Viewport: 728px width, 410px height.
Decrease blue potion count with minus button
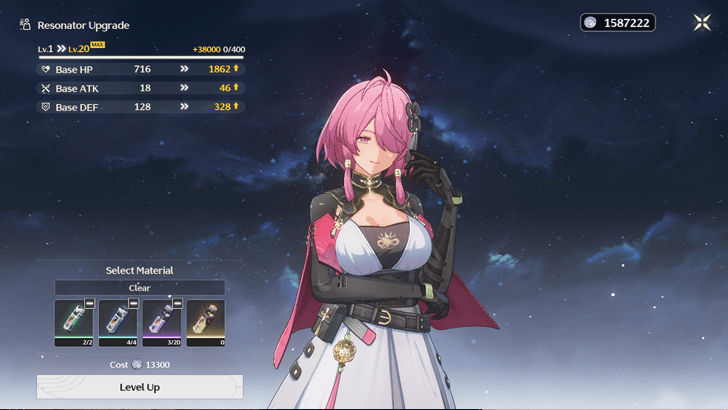pyautogui.click(x=133, y=302)
